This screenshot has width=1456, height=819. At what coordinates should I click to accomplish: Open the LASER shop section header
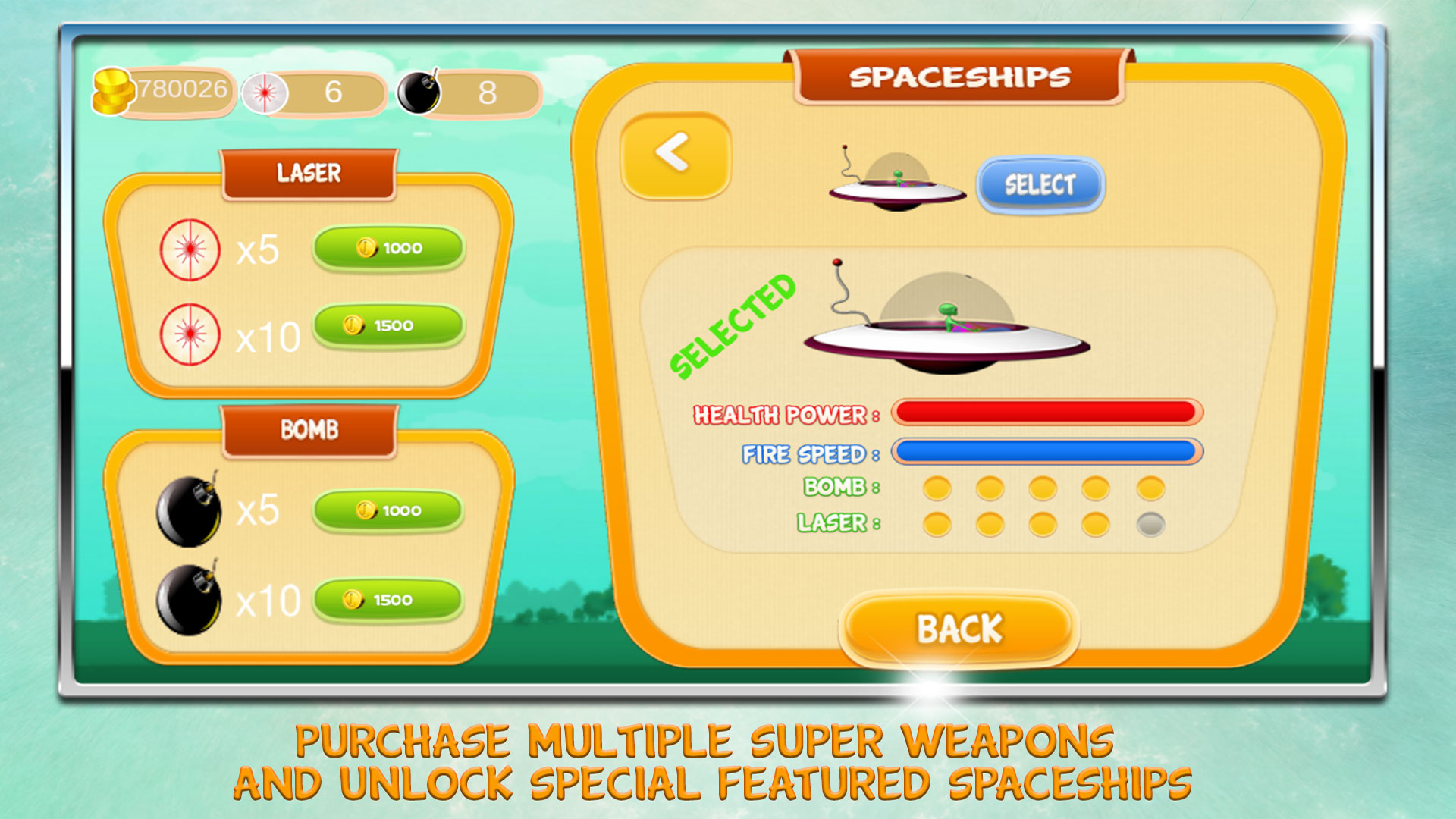click(x=308, y=171)
